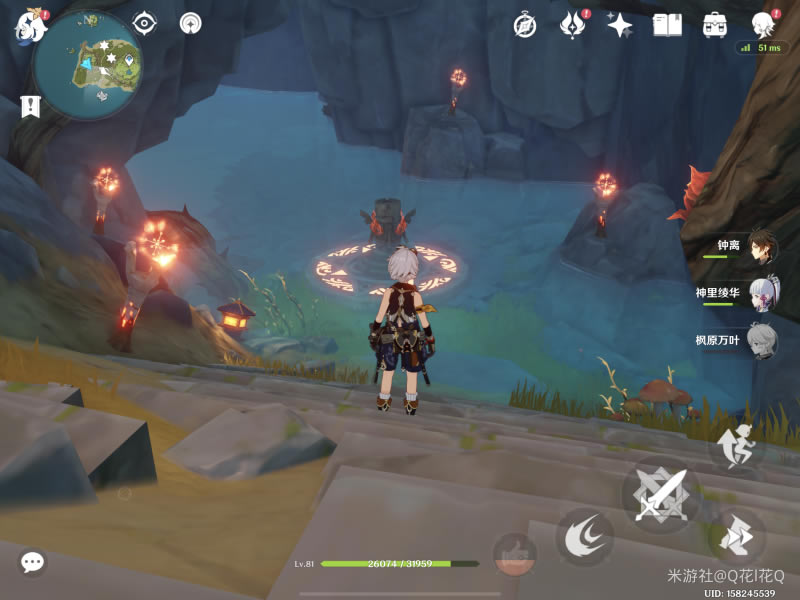Use the elemental skill button
The width and height of the screenshot is (800, 600).
click(x=585, y=537)
